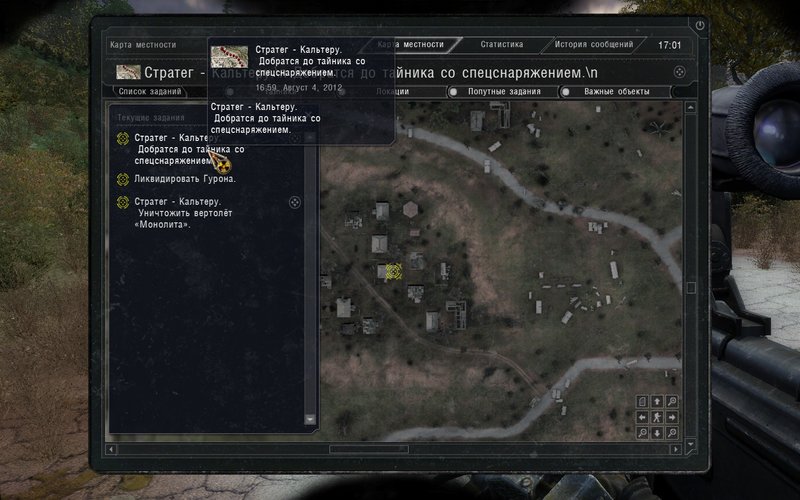Open the Статистика tab
The height and width of the screenshot is (500, 800).
[501, 45]
